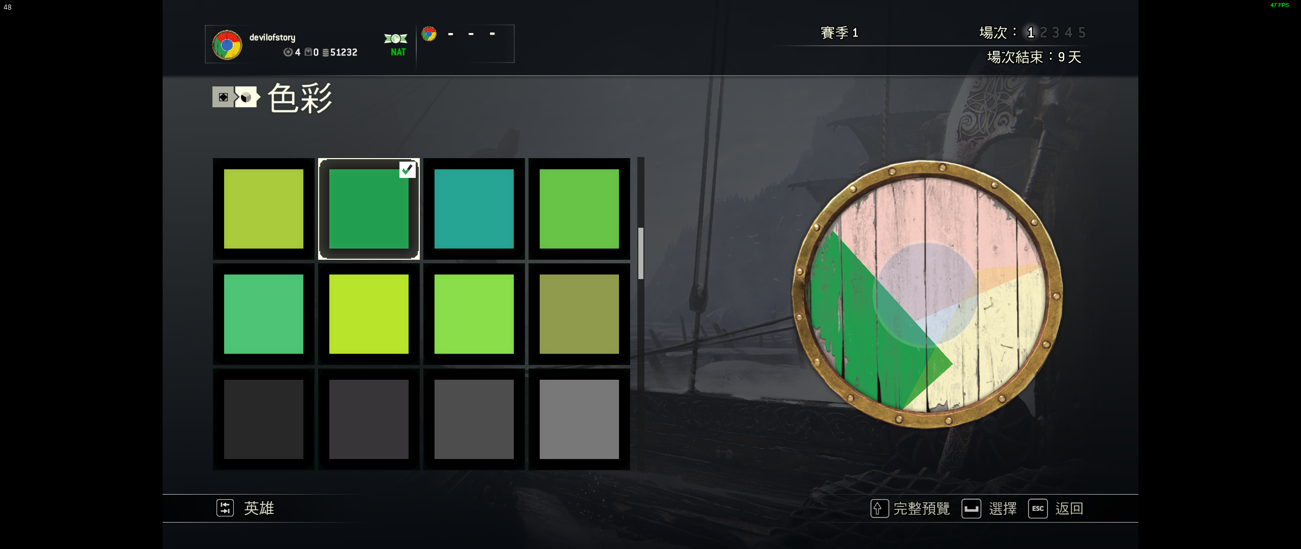Pick the teal color swatch
Screen dimensions: 1301x549
tap(473, 208)
